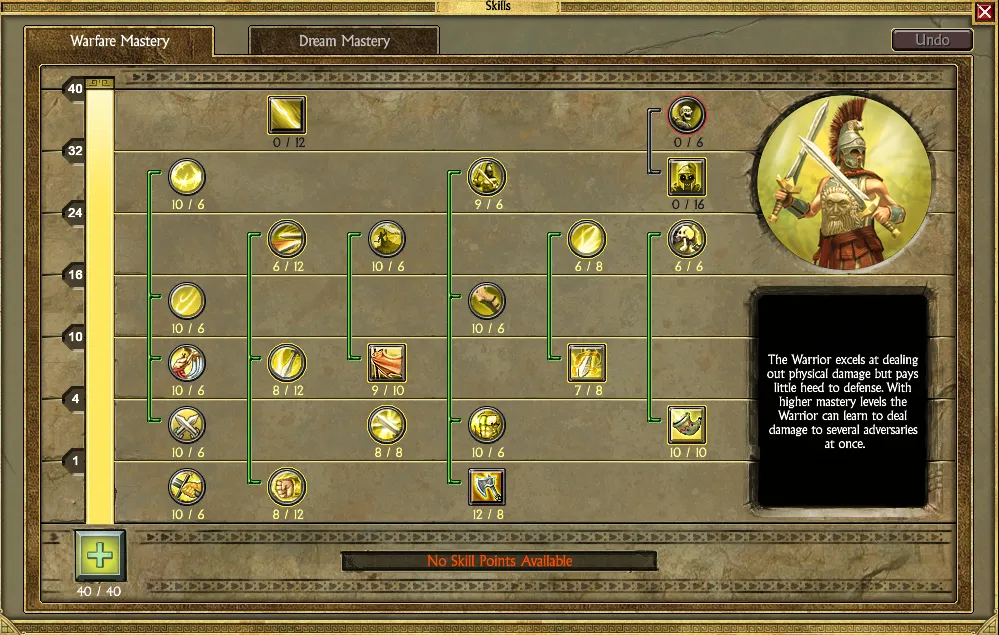Image resolution: width=999 pixels, height=635 pixels.
Task: Close the Skills window
Action: [x=984, y=12]
